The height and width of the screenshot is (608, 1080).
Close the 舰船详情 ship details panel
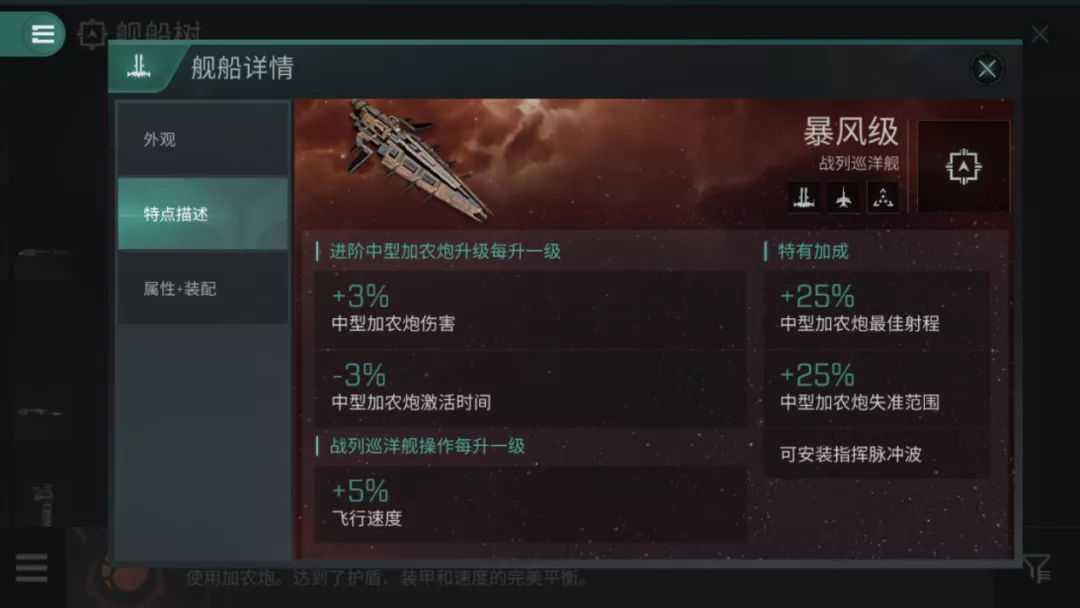987,68
